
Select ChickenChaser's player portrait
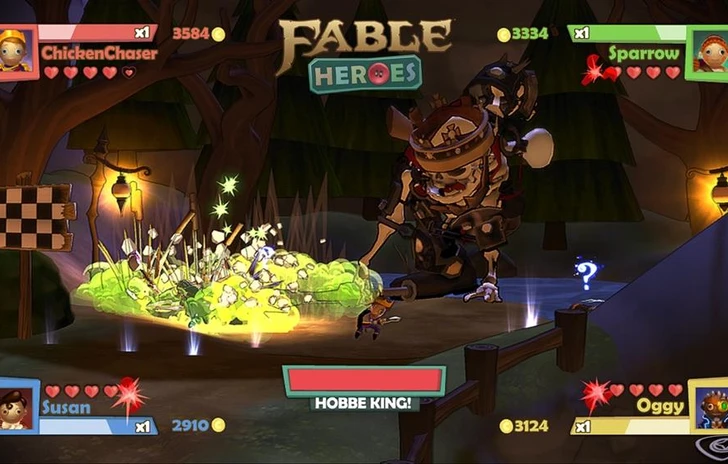click(x=18, y=51)
